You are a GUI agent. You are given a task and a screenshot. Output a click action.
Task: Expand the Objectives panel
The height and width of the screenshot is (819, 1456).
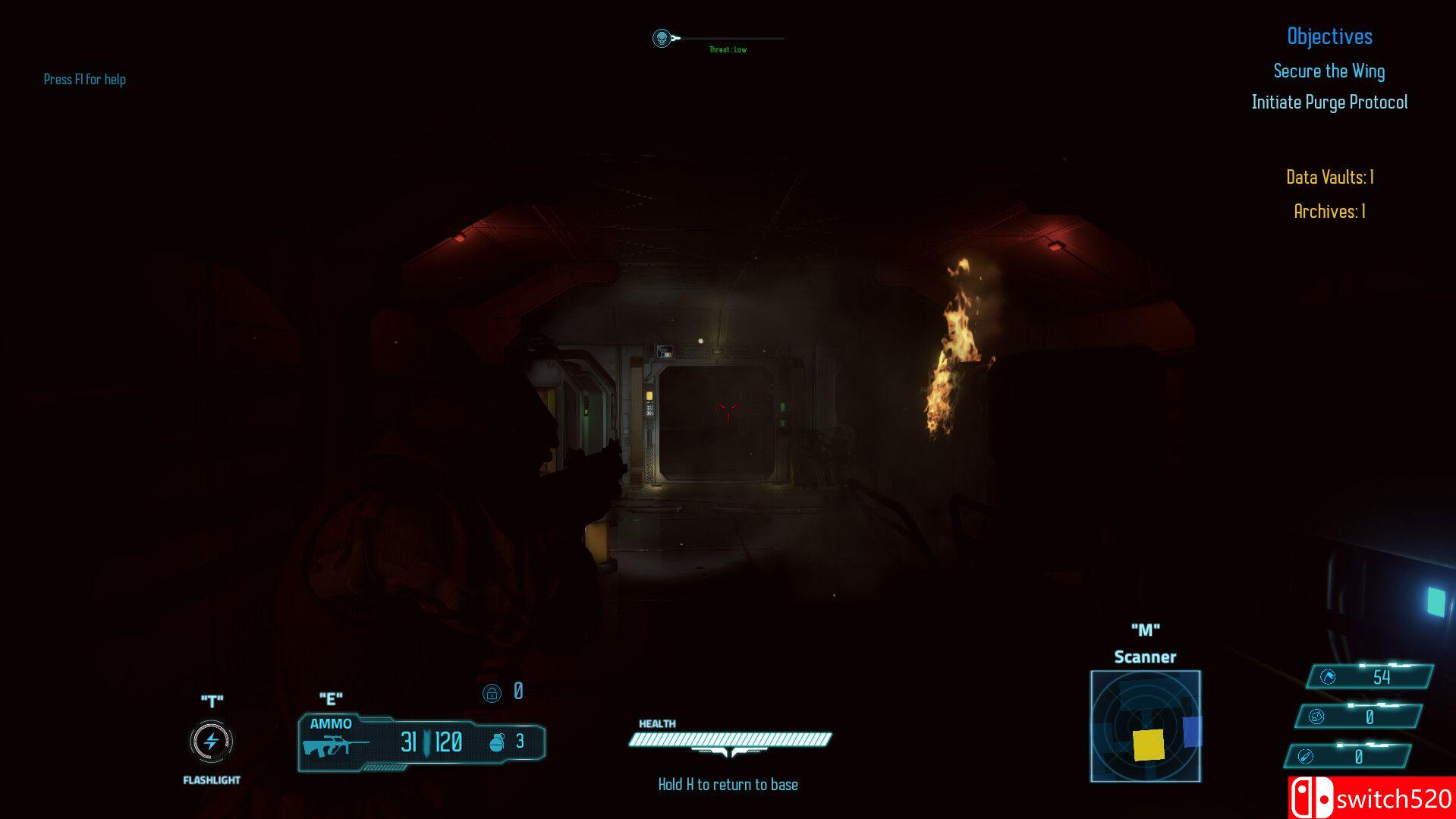[1329, 36]
